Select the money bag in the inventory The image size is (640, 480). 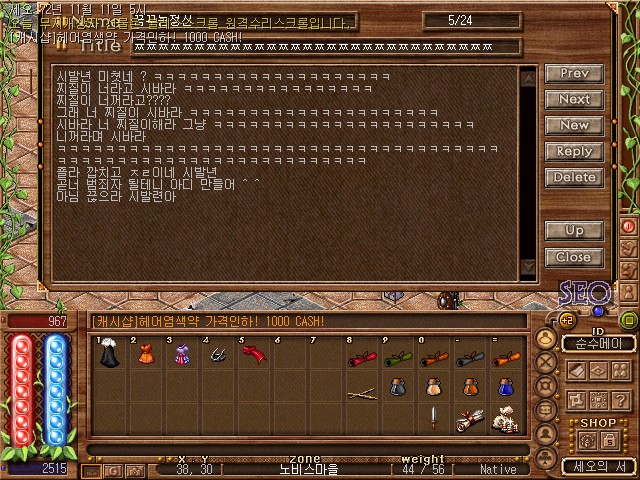click(x=504, y=420)
